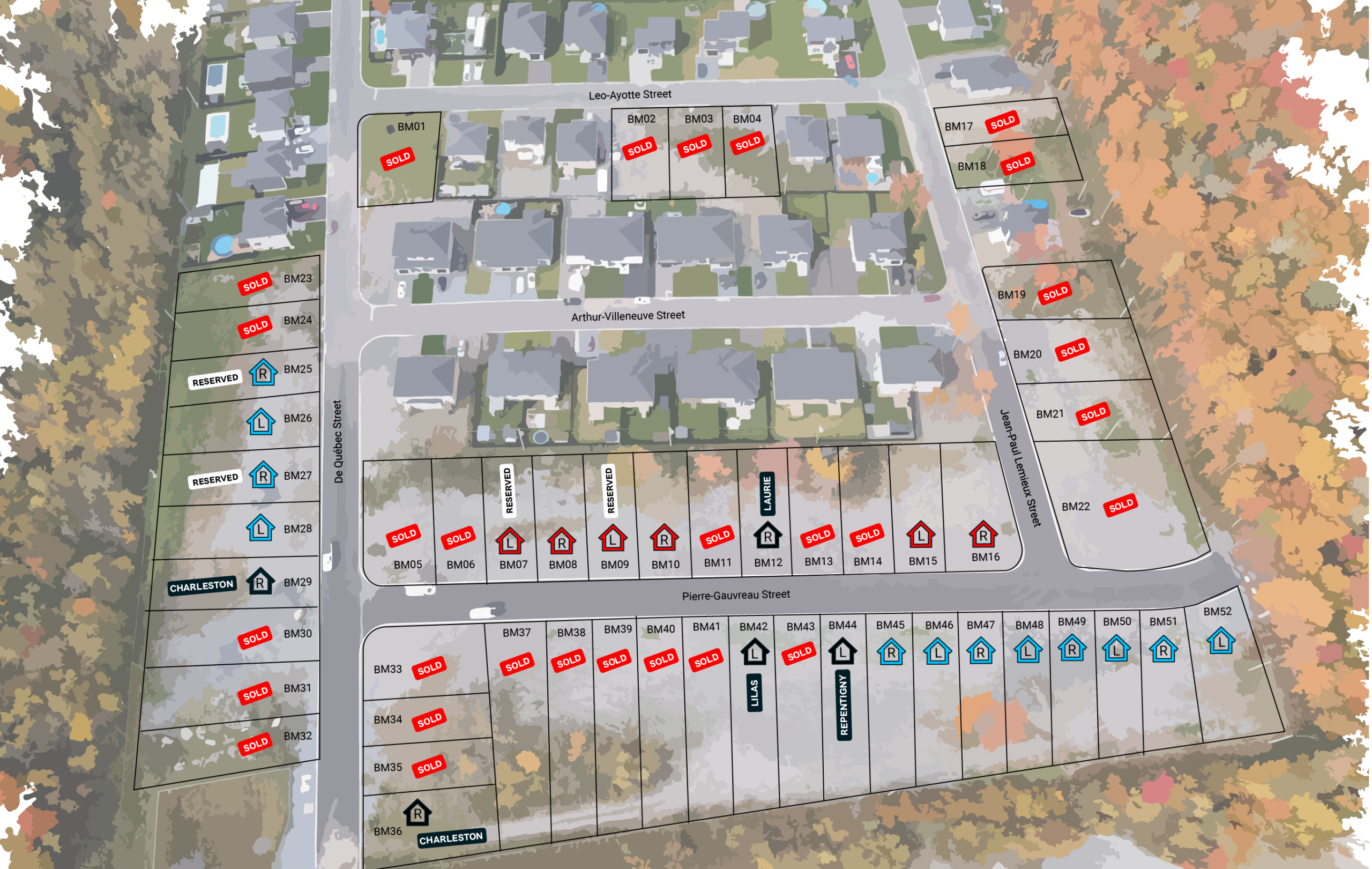1372x869 pixels.
Task: Select the Laurie model label on lot BM12
Action: (x=767, y=494)
